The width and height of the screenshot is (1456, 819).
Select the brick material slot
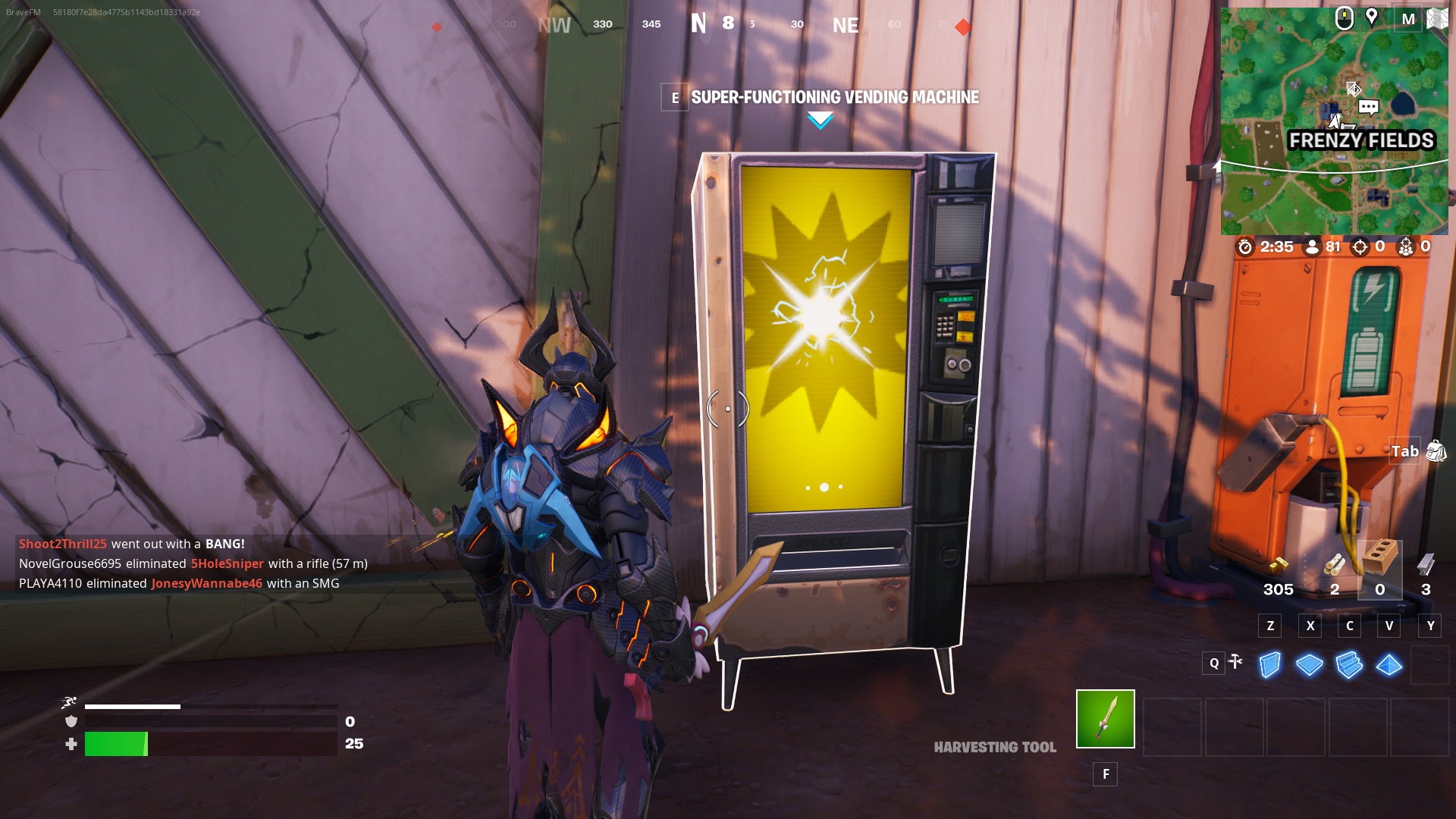[x=1379, y=561]
